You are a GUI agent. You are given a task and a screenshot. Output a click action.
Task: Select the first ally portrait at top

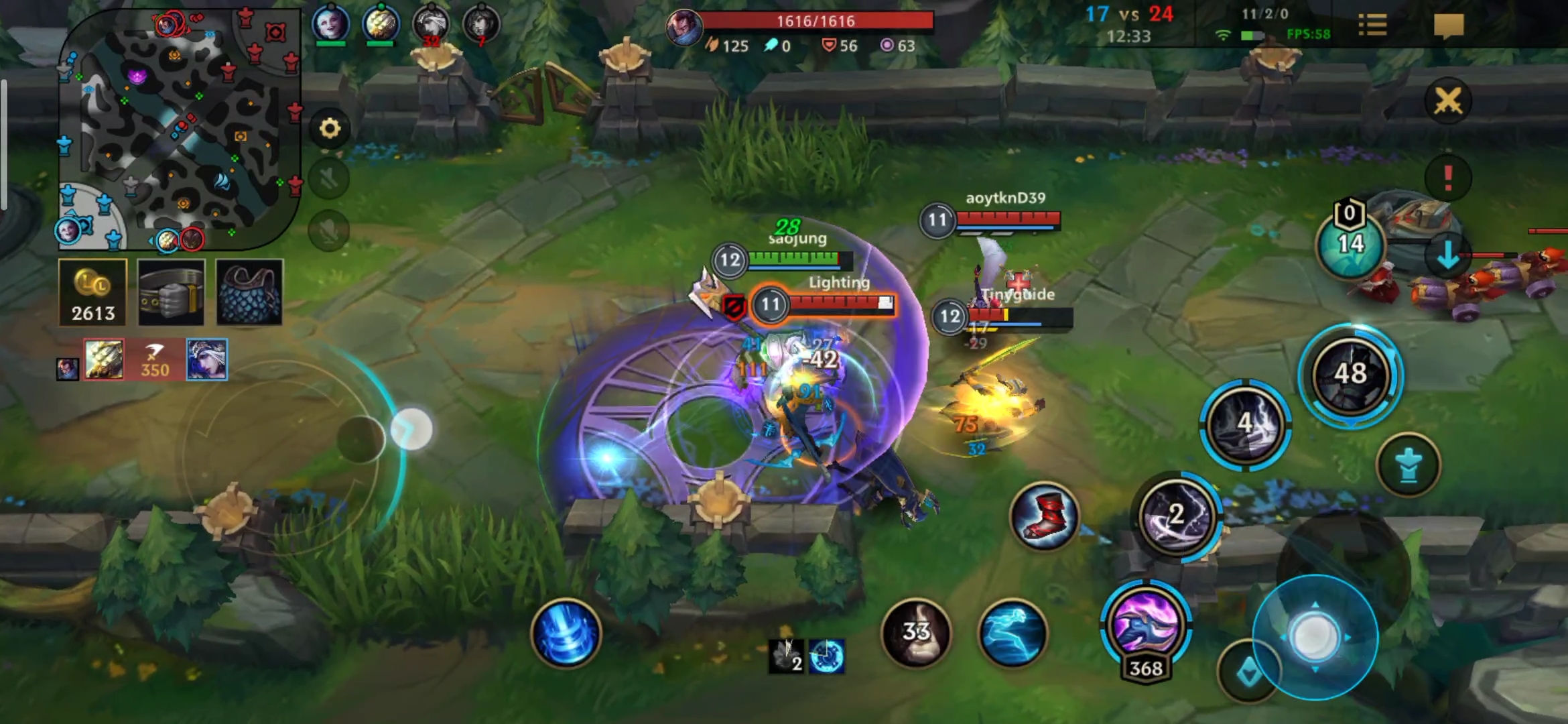[331, 23]
